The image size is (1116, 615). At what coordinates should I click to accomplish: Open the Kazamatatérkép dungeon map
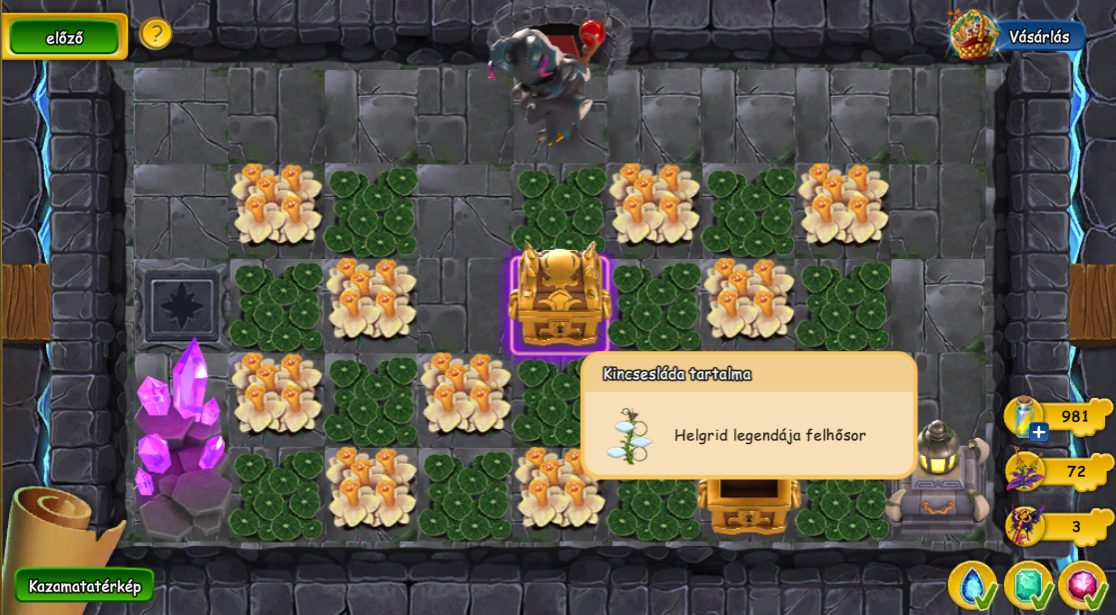[85, 586]
